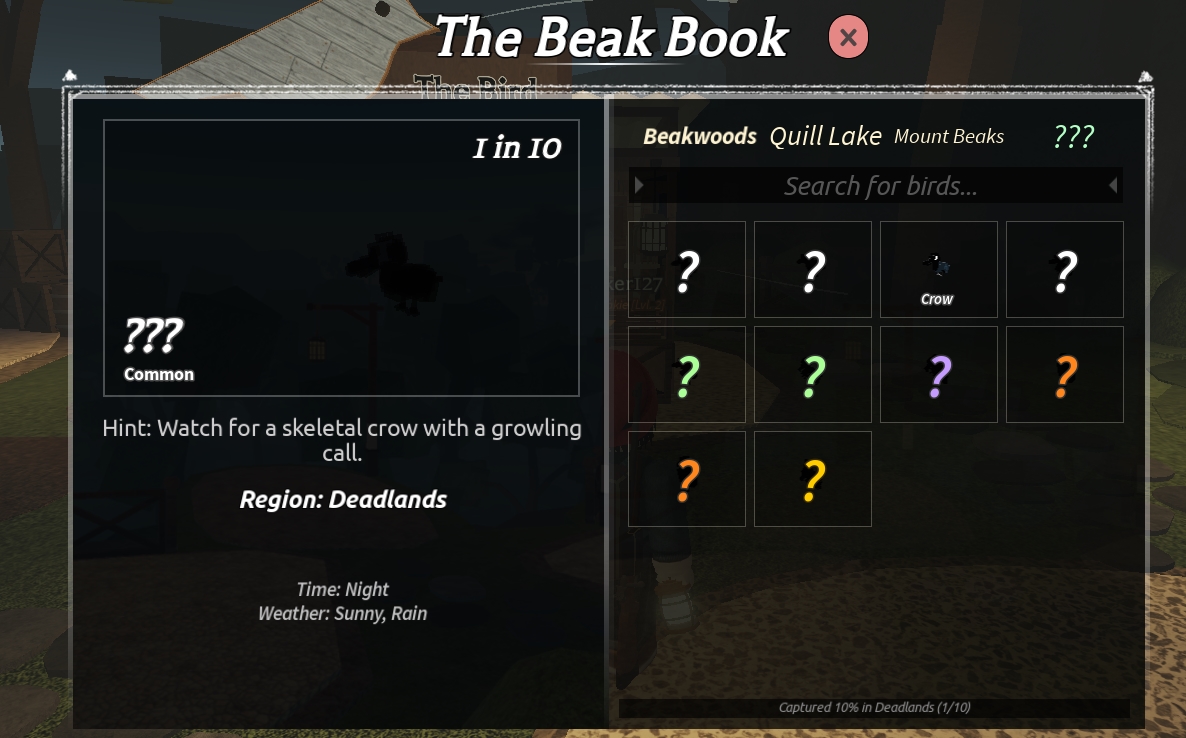
Task: Click the left arrow on the search bar
Action: click(x=639, y=185)
